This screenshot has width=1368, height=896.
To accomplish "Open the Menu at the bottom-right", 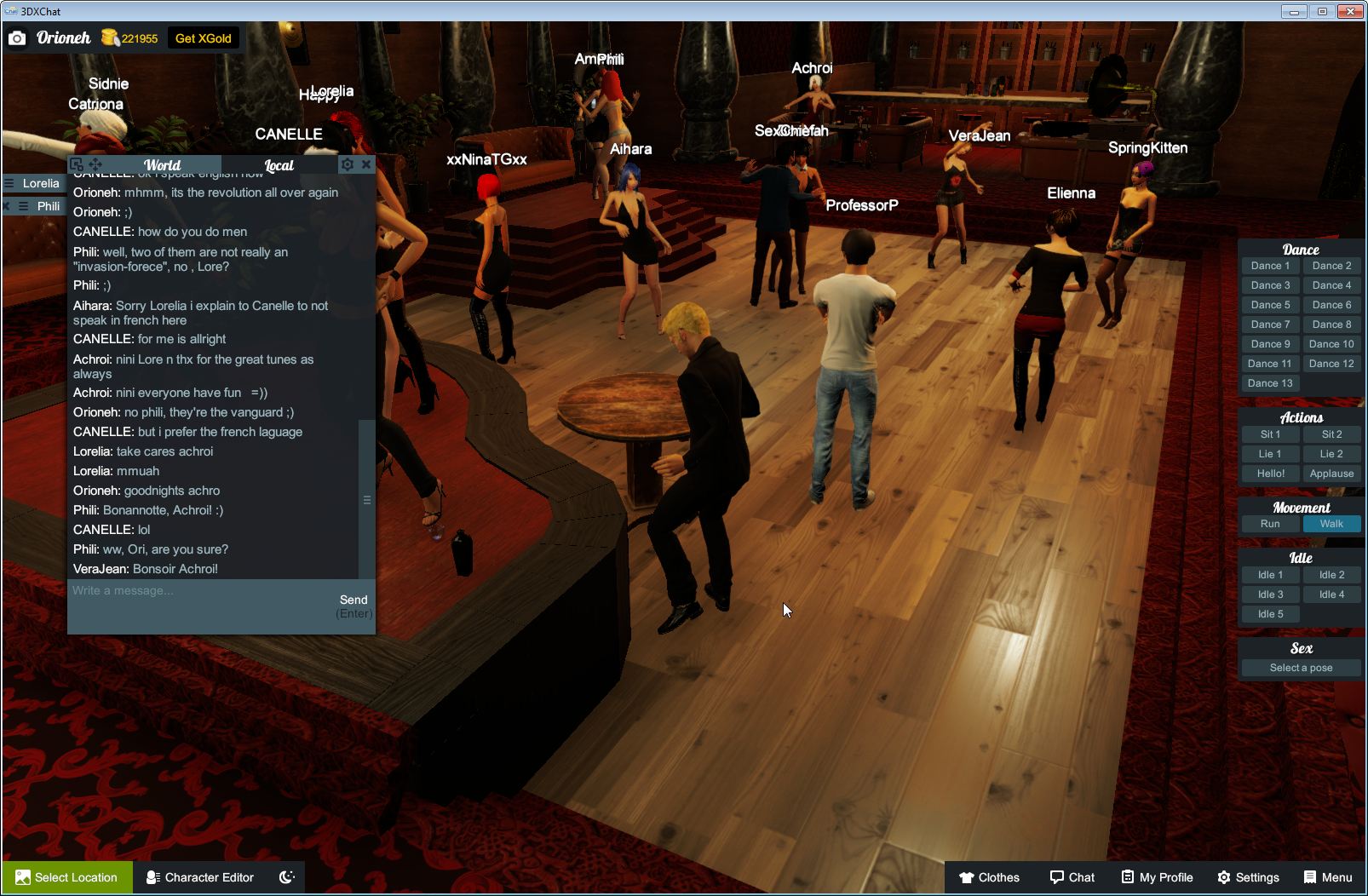I will (x=1327, y=877).
